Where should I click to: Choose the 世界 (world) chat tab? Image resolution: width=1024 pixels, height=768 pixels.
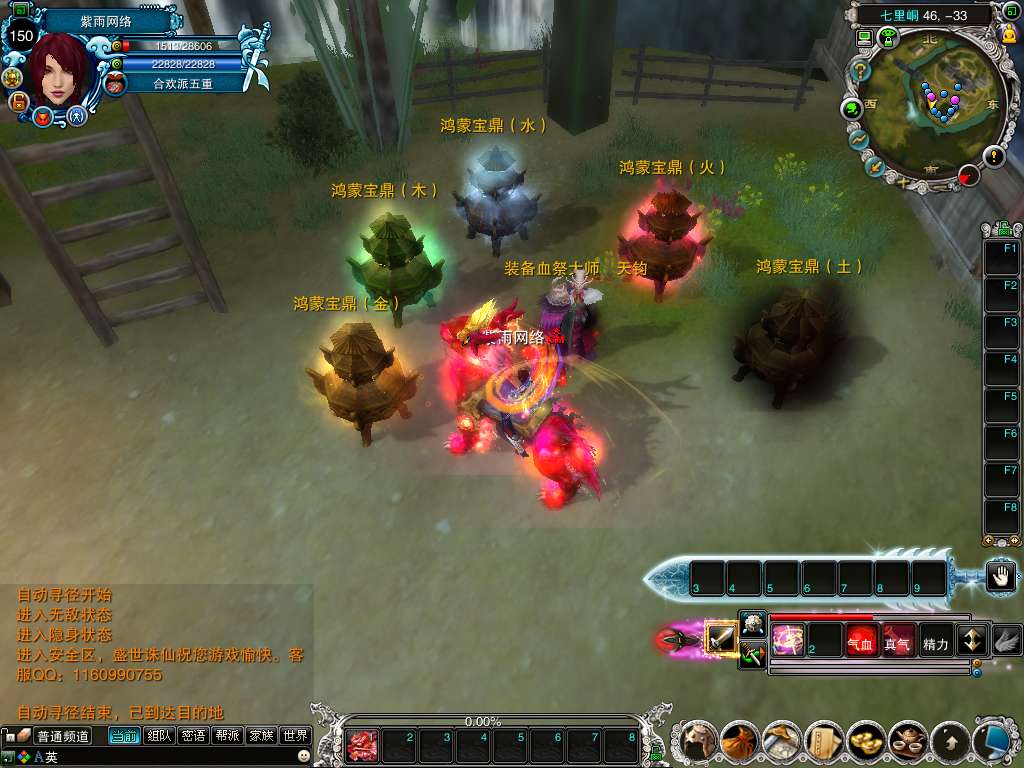pyautogui.click(x=295, y=736)
